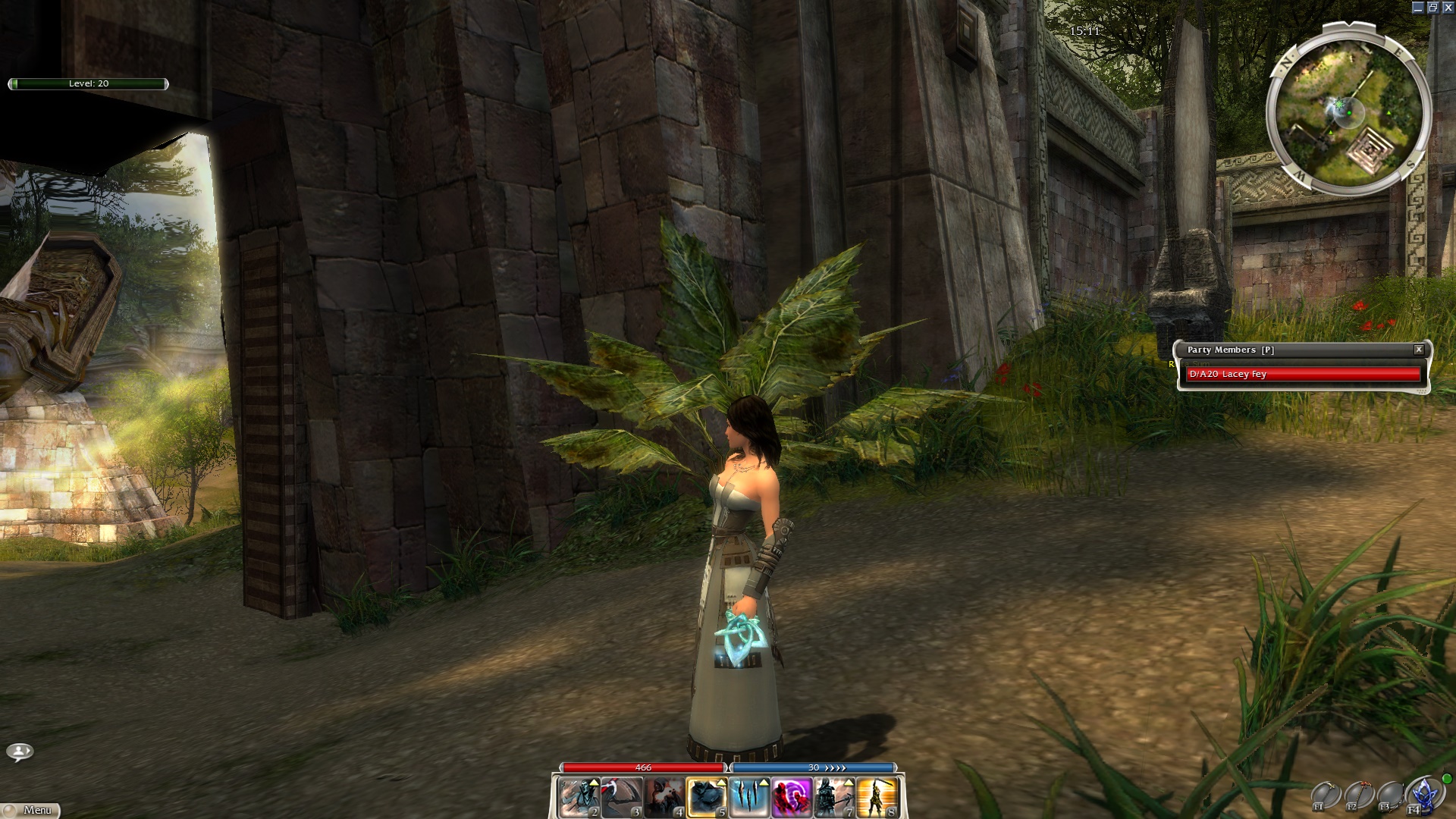Close the game window
This screenshot has width=1456, height=819.
1447,8
